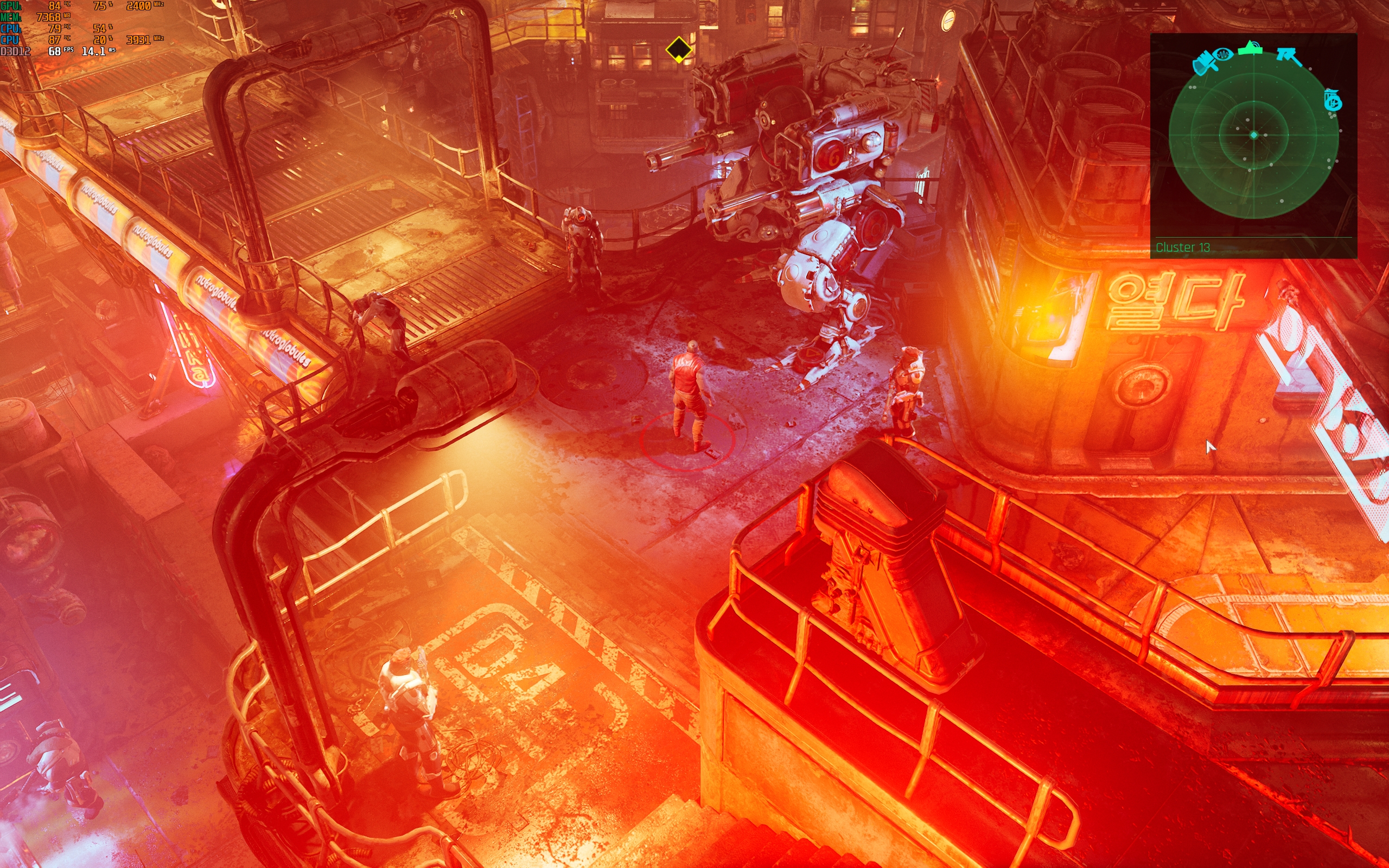Click the eye with waveform marker

1222,55
